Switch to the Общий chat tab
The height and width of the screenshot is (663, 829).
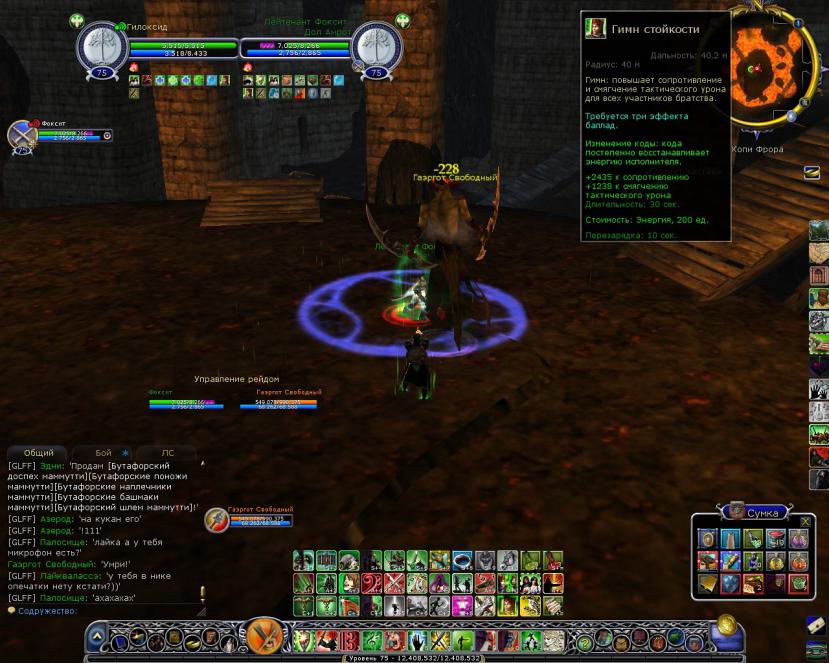tap(38, 453)
